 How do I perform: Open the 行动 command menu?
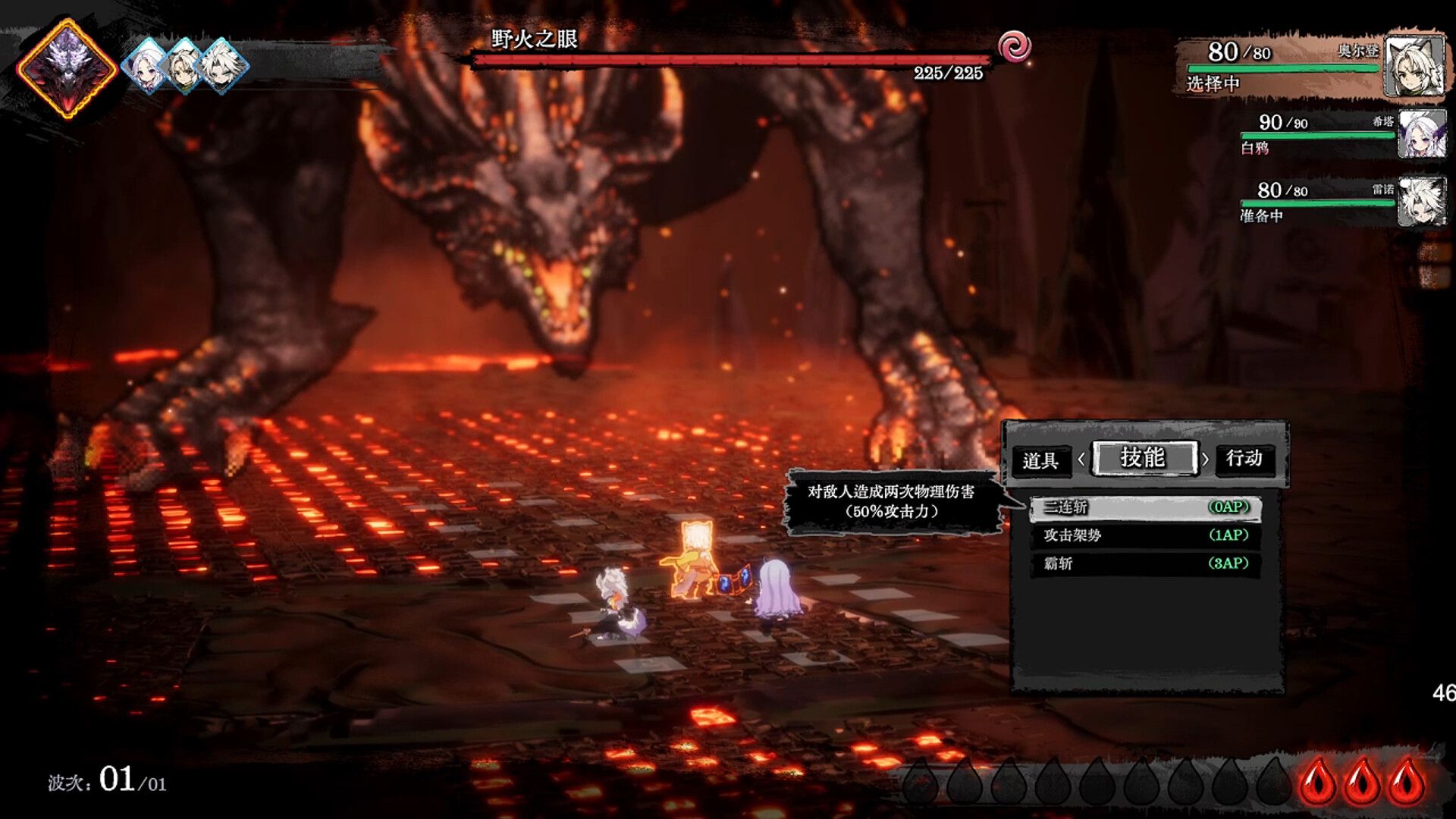[1246, 460]
